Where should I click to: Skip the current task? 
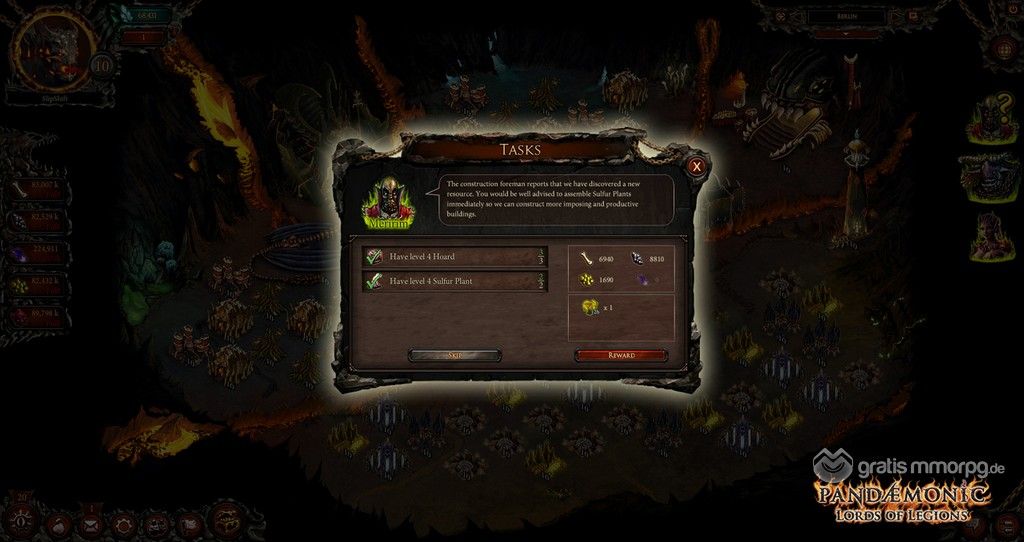click(455, 355)
